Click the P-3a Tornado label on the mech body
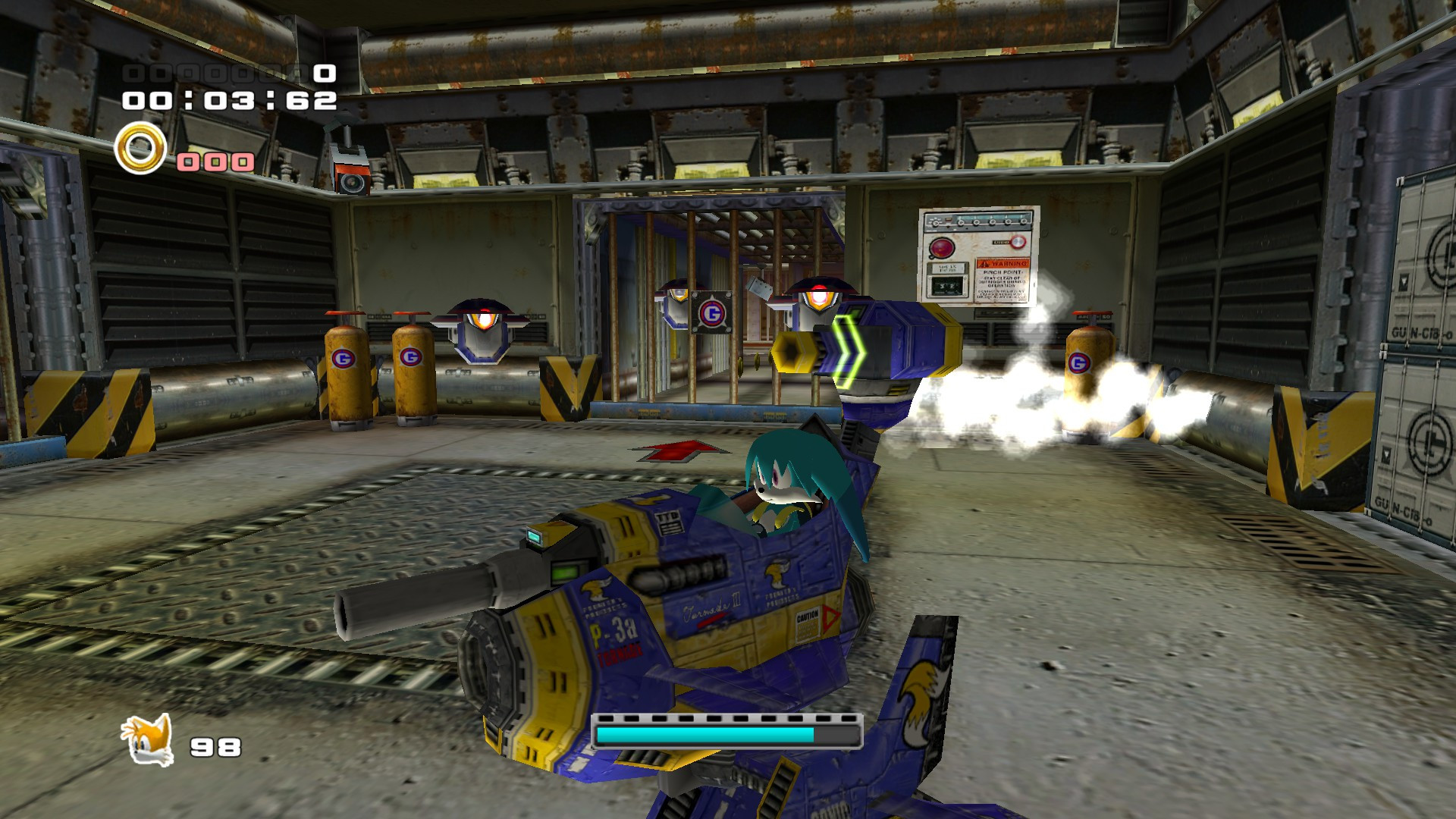 tap(614, 635)
